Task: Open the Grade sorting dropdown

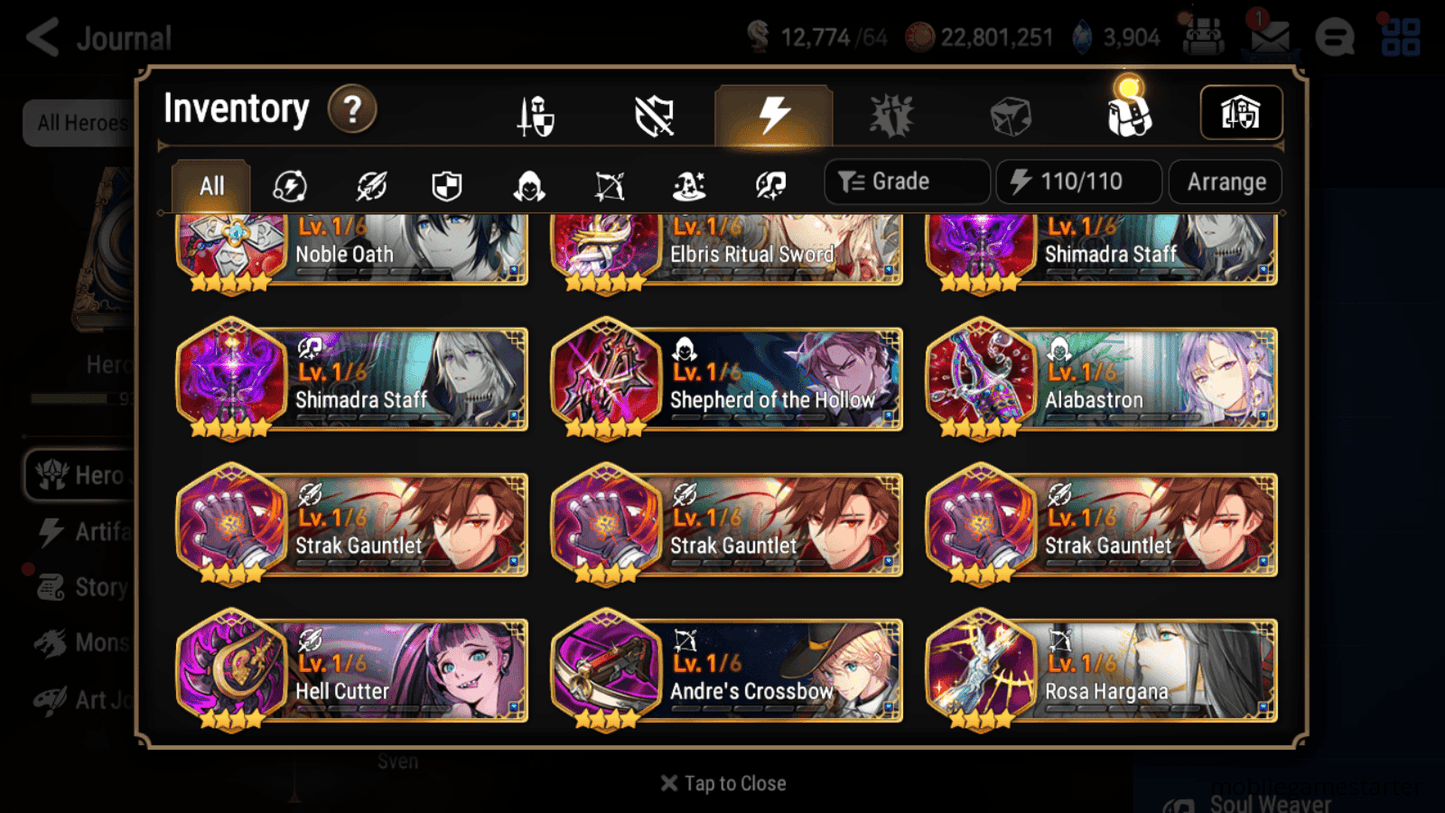Action: 906,181
